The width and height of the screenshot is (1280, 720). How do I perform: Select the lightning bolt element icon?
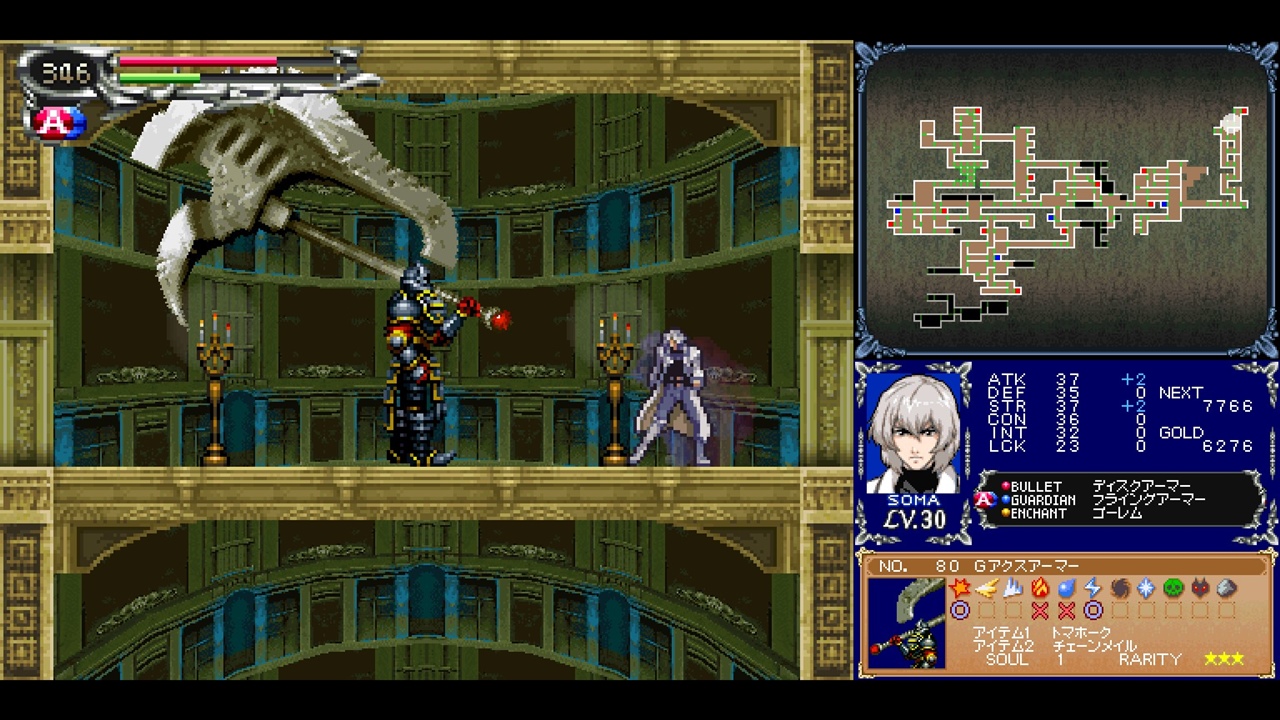1093,588
